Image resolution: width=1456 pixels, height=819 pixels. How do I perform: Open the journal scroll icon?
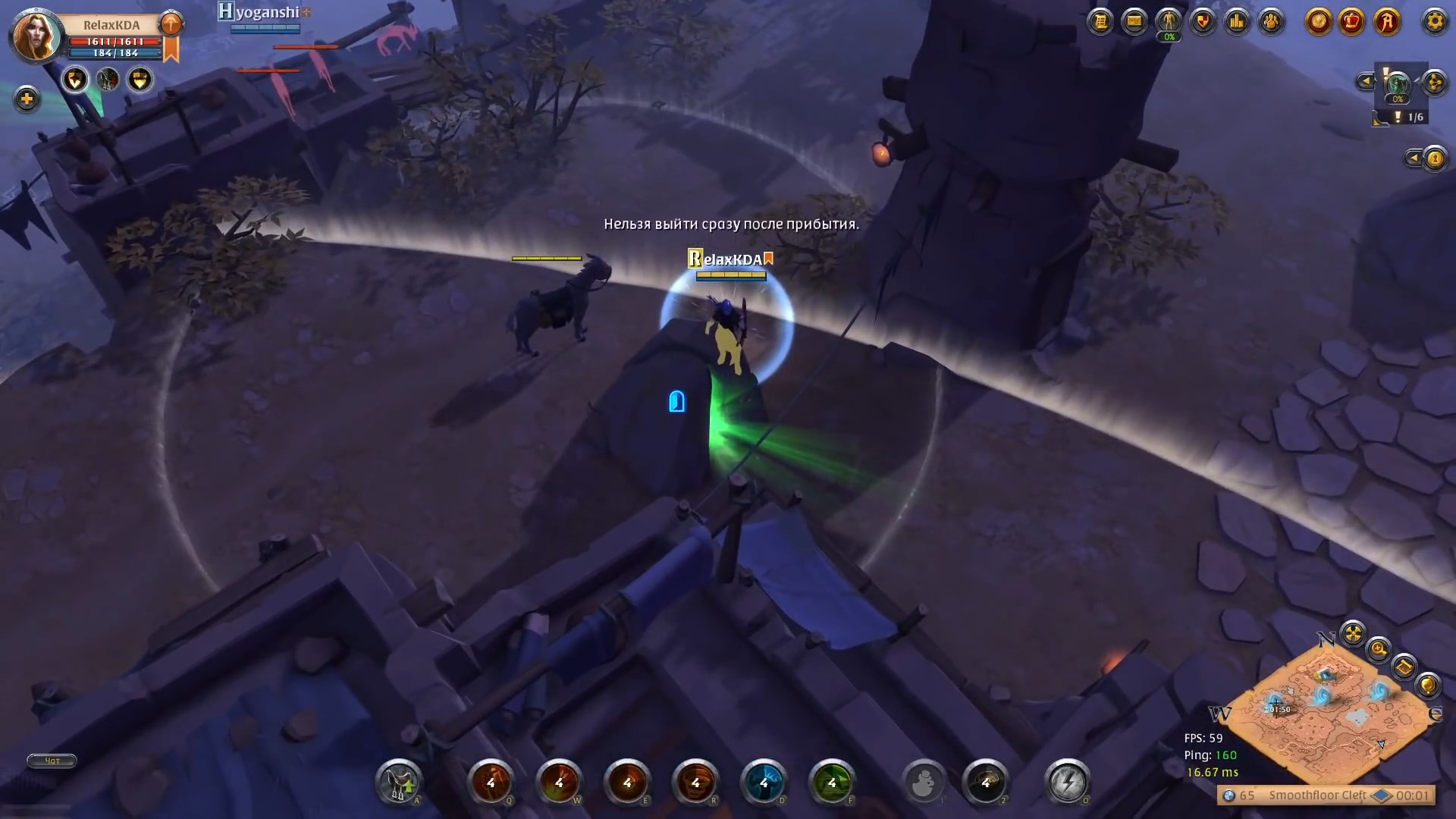click(1100, 22)
